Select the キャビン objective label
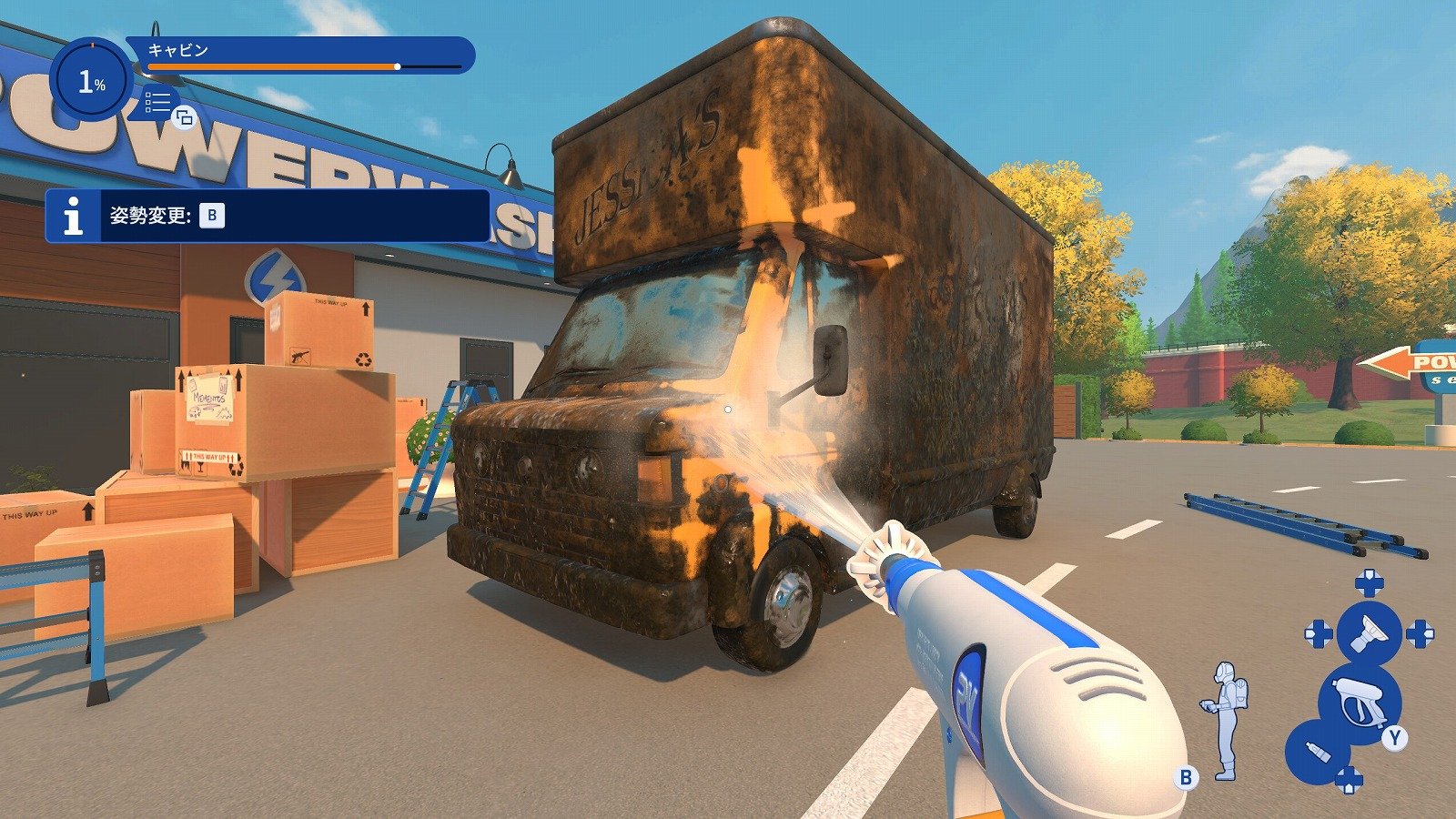 (x=177, y=48)
